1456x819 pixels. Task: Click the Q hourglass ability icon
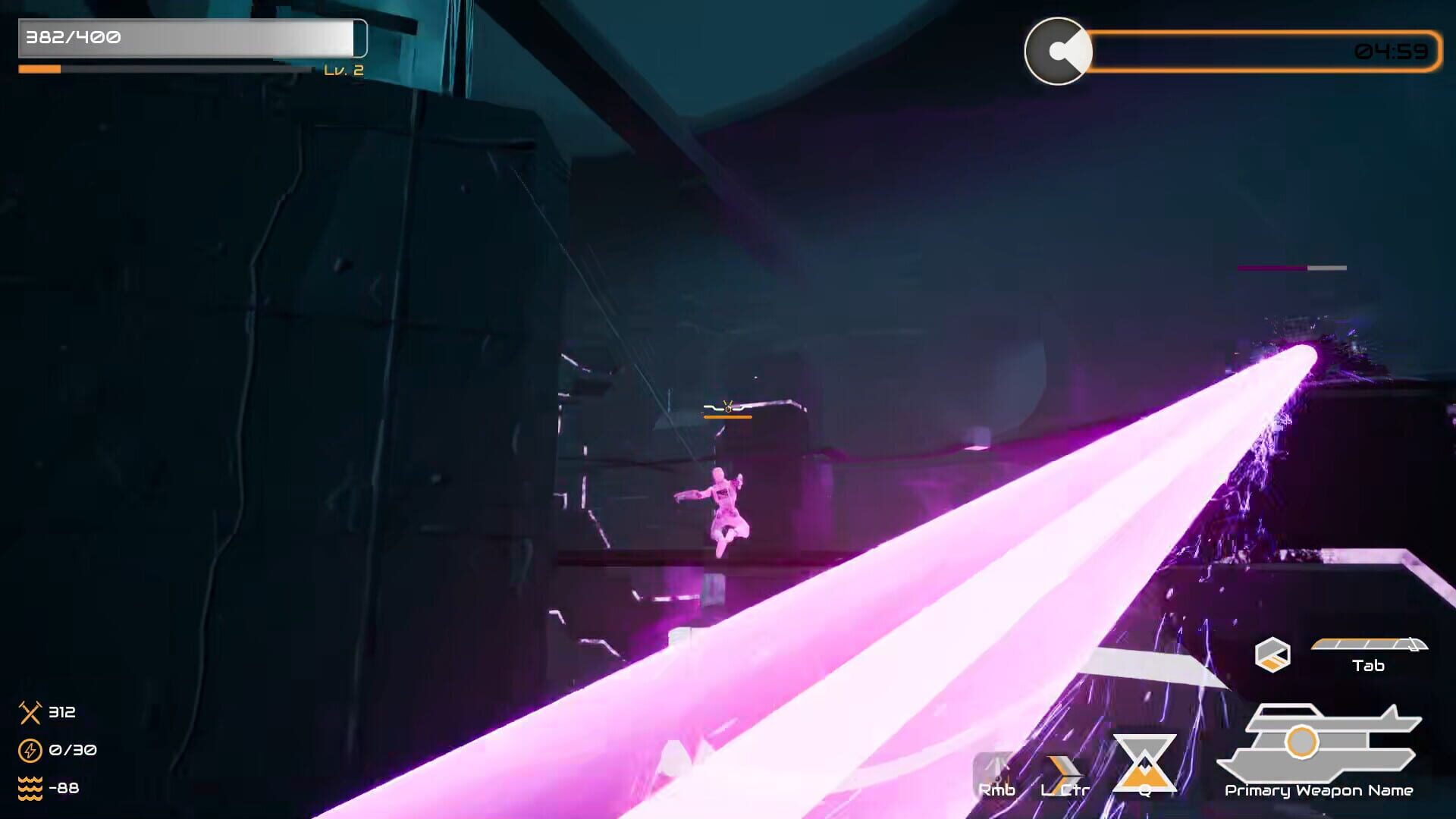[1146, 762]
